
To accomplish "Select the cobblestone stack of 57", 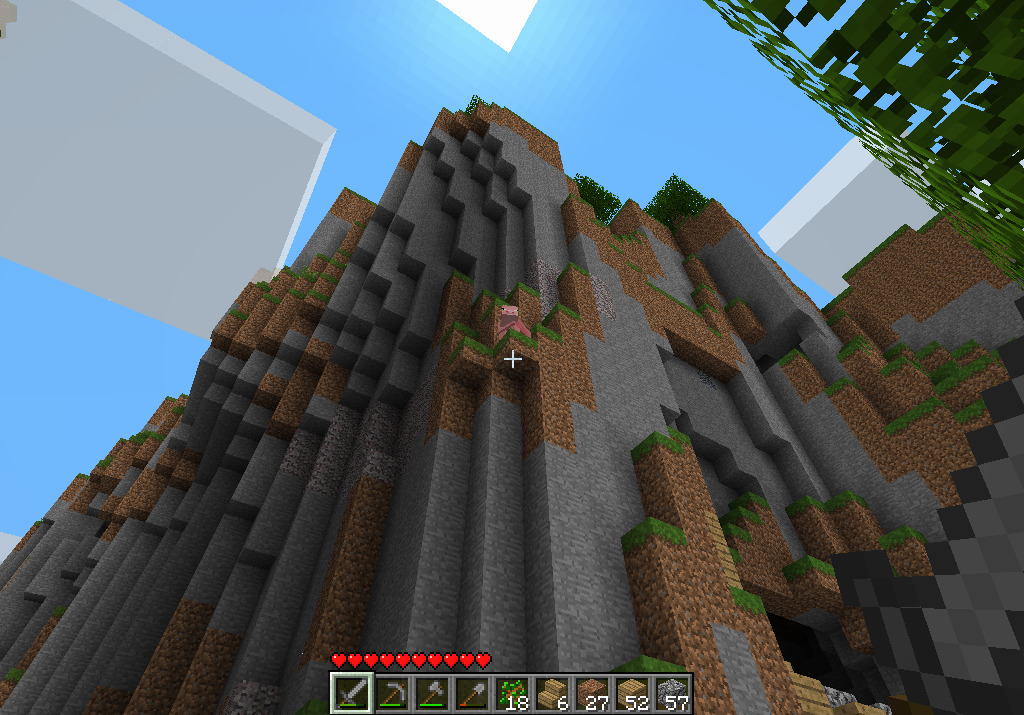I will [672, 693].
